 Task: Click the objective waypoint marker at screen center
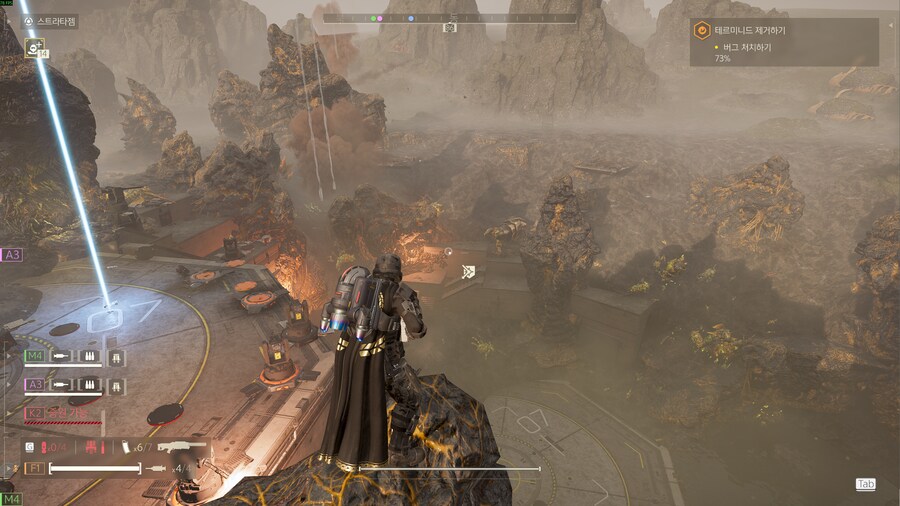(468, 271)
